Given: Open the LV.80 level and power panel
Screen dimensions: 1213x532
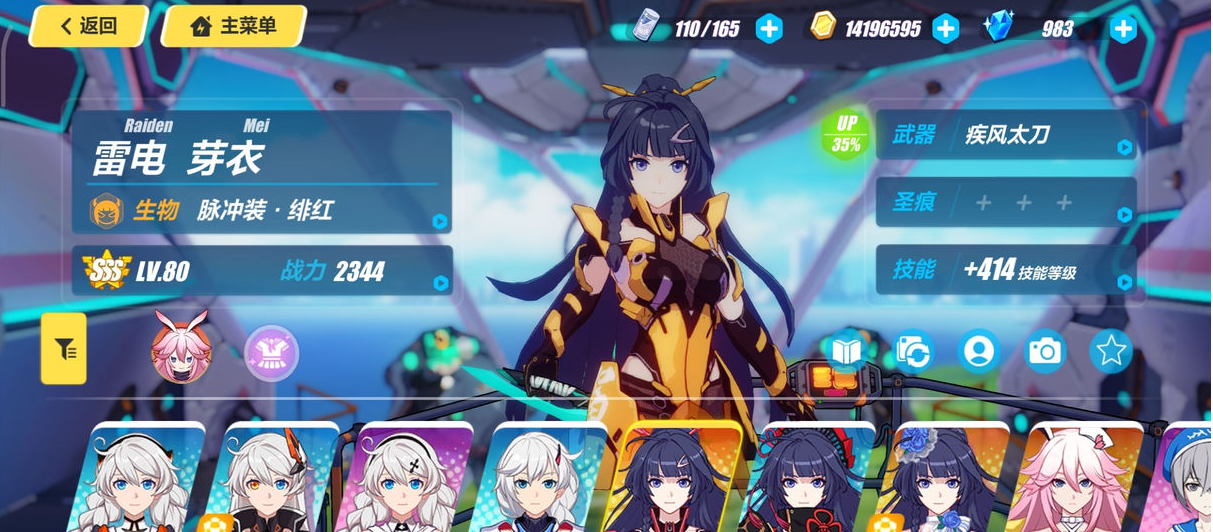Looking at the screenshot, I should coord(262,270).
